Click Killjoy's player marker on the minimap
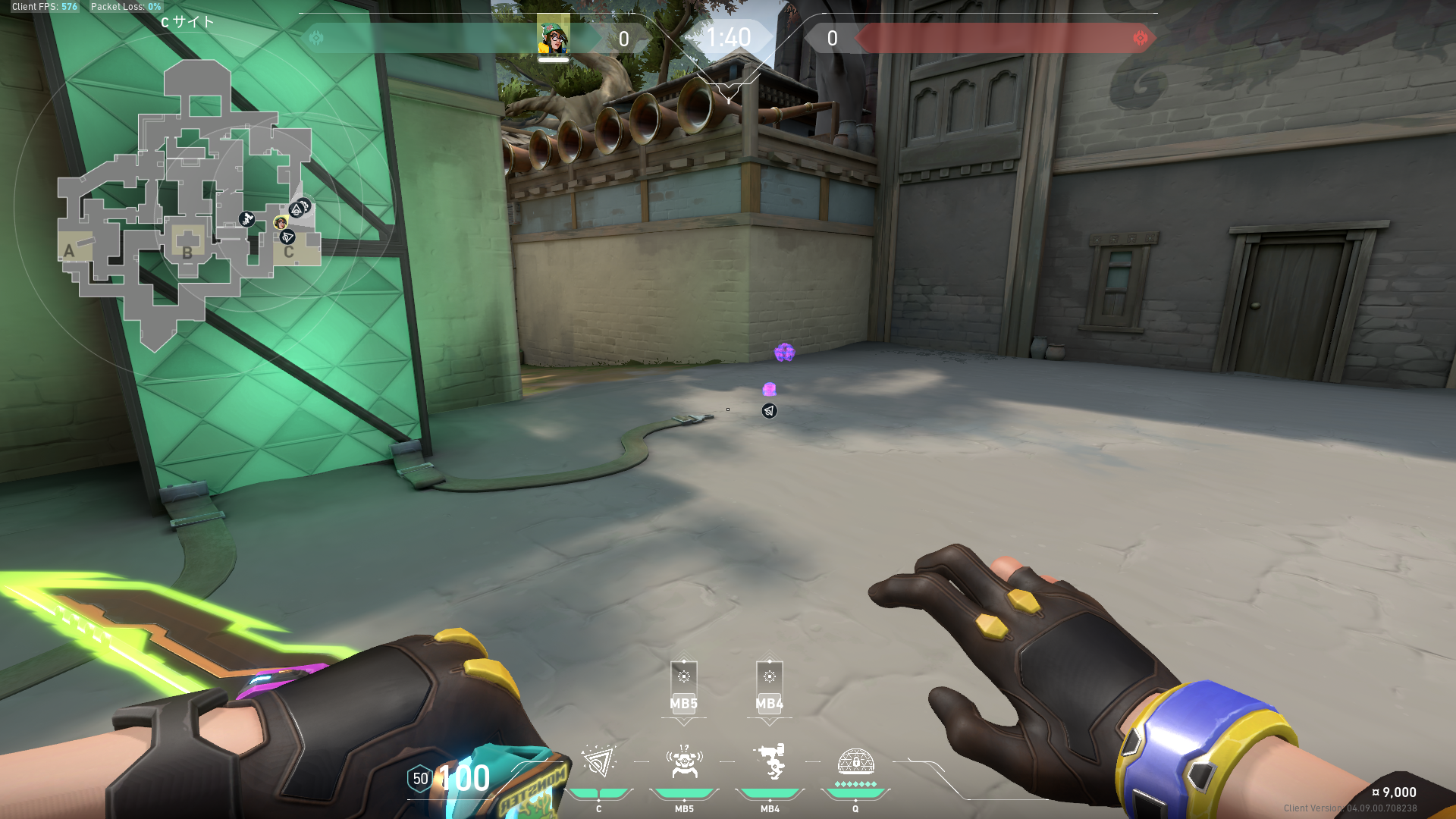Screen dimensions: 1456x819 [x=281, y=222]
